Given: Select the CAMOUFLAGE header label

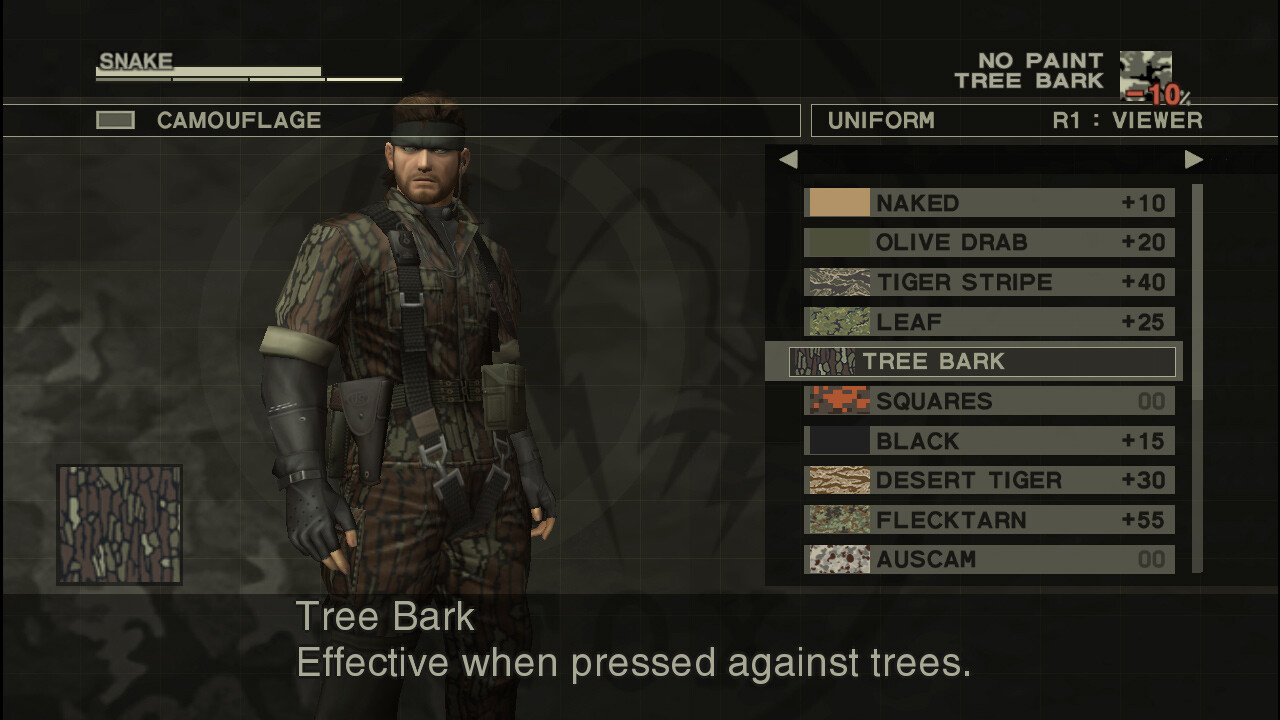Looking at the screenshot, I should (238, 120).
